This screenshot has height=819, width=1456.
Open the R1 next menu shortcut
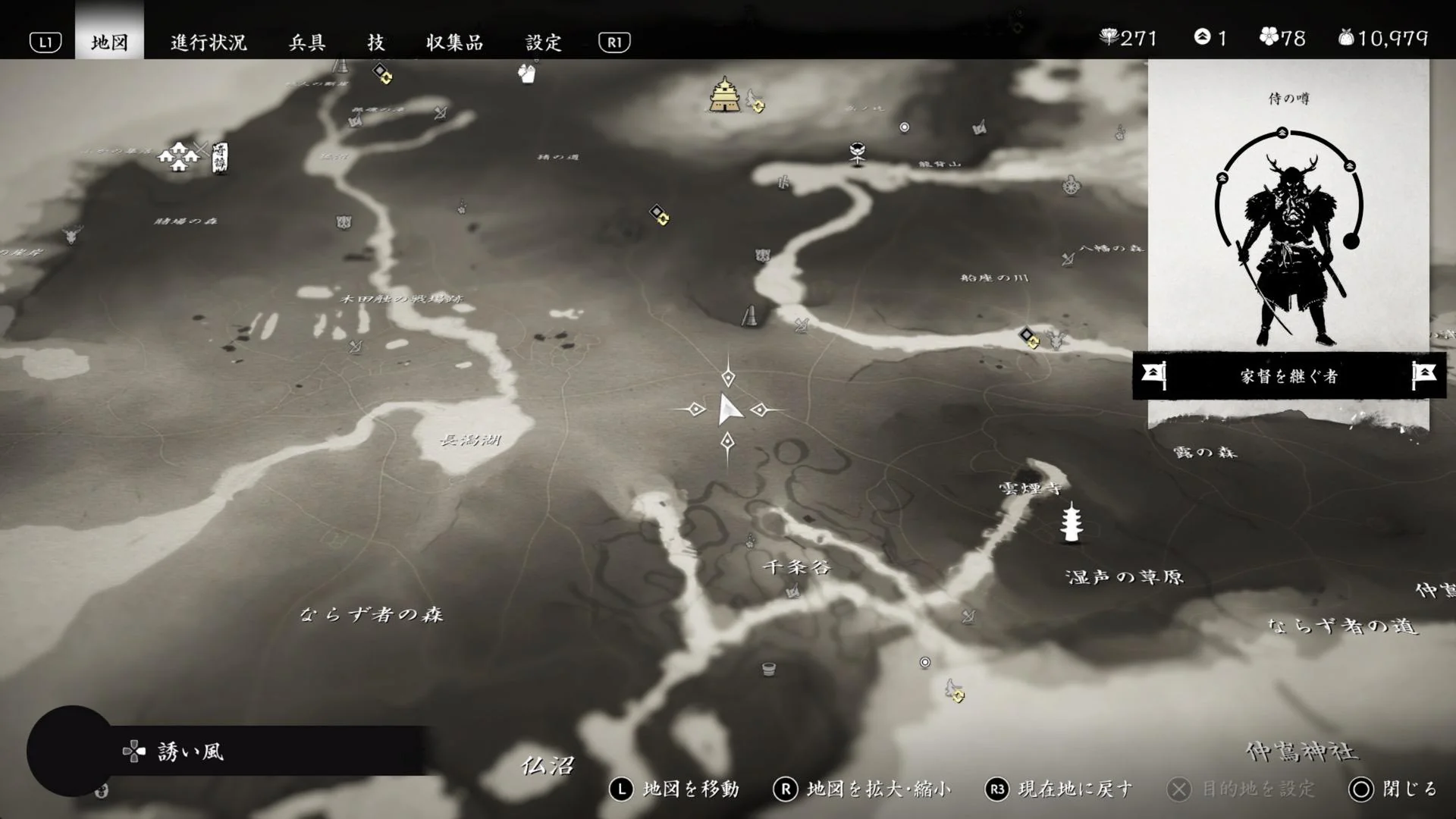[614, 42]
